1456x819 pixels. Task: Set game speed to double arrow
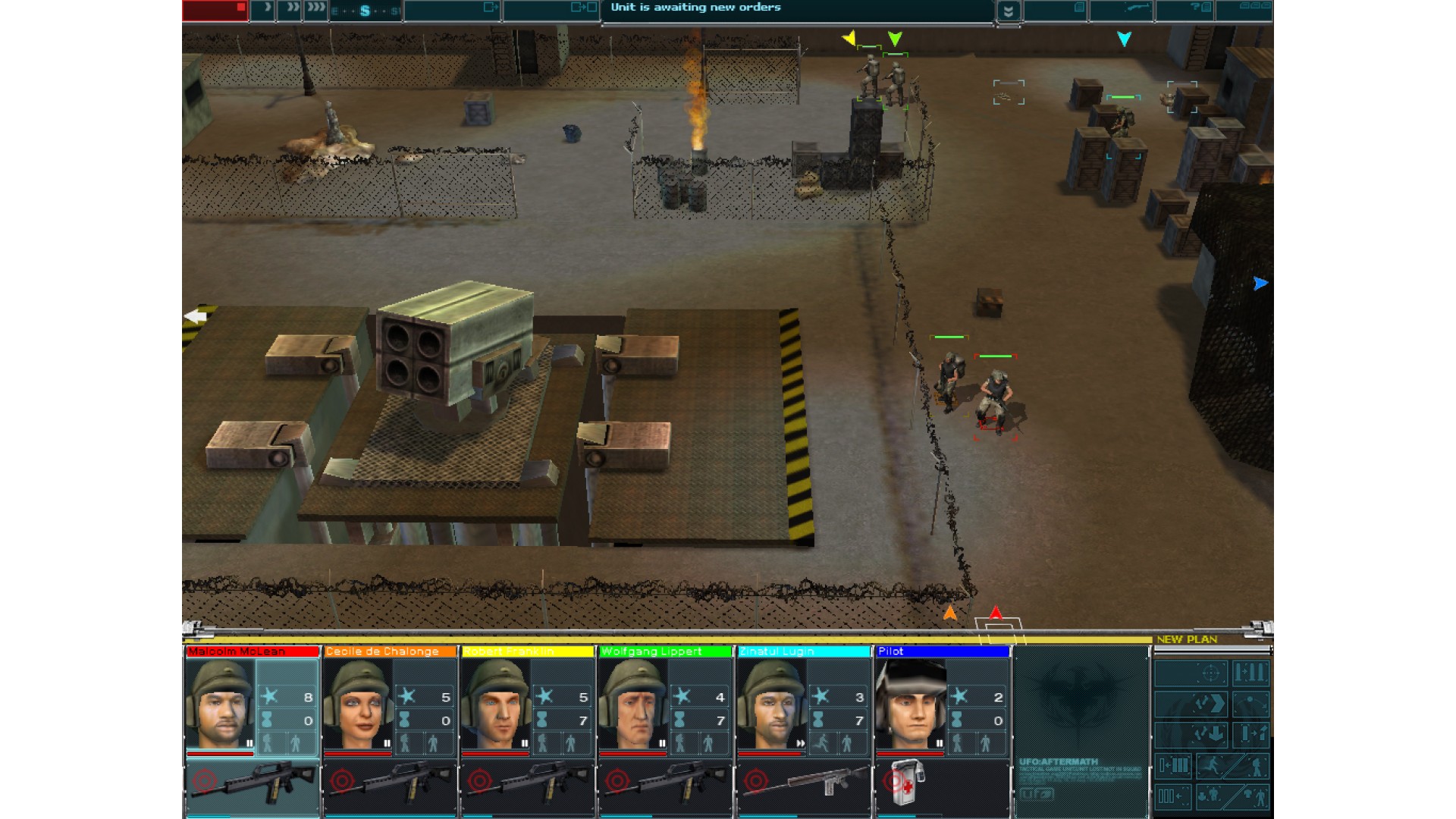[x=290, y=10]
